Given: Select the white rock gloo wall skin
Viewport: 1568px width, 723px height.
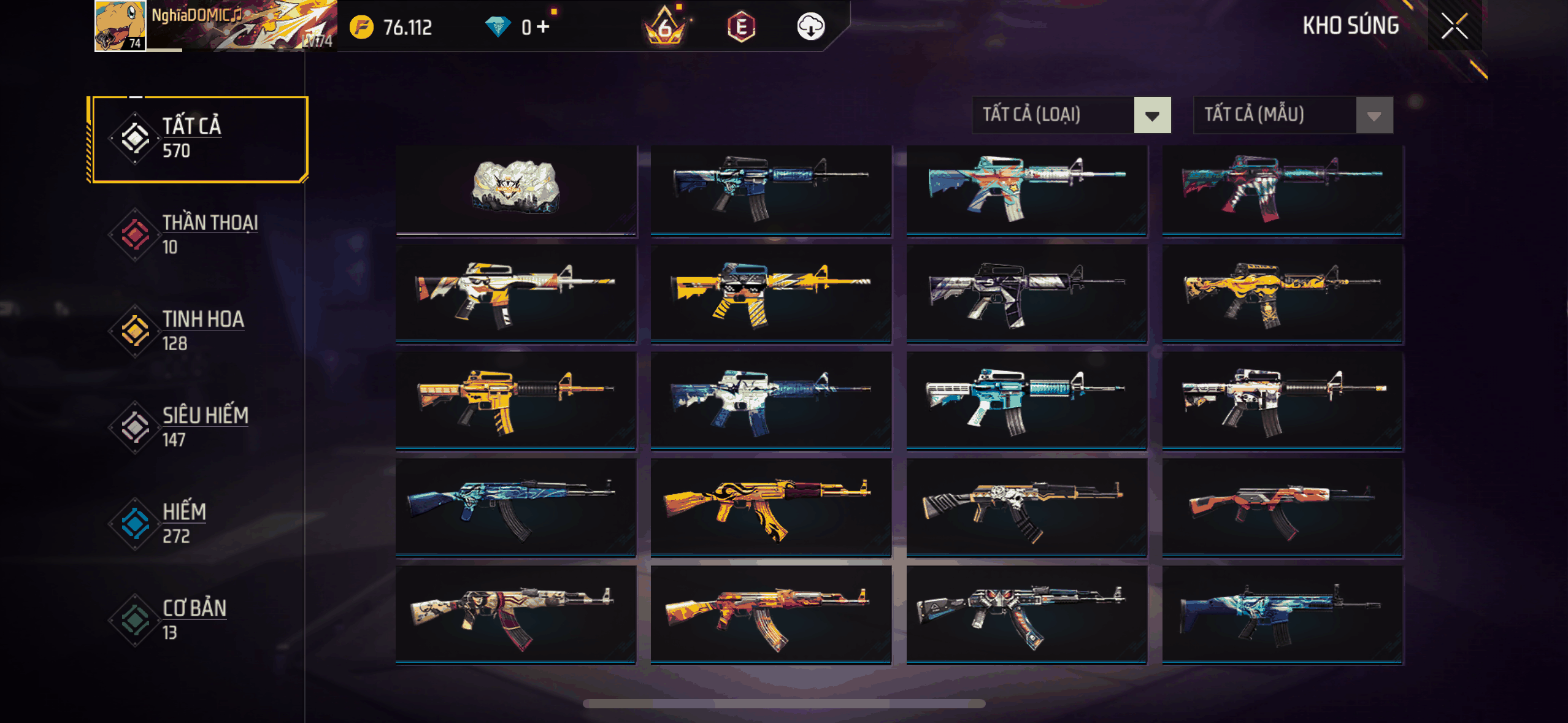Looking at the screenshot, I should pyautogui.click(x=515, y=188).
